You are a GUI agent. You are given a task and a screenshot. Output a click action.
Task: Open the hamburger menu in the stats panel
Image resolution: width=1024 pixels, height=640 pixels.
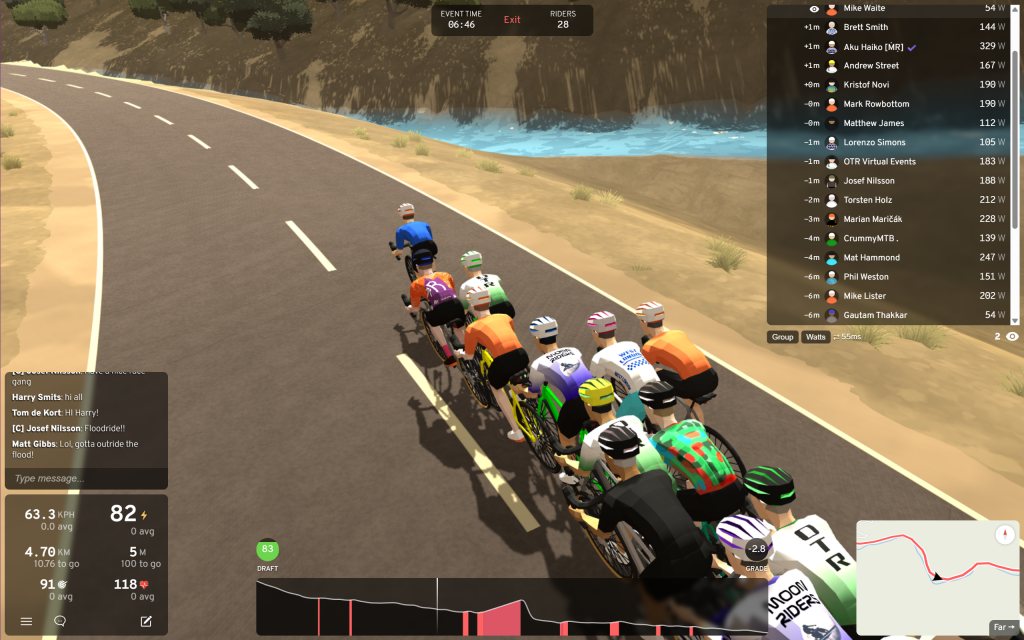click(x=26, y=621)
